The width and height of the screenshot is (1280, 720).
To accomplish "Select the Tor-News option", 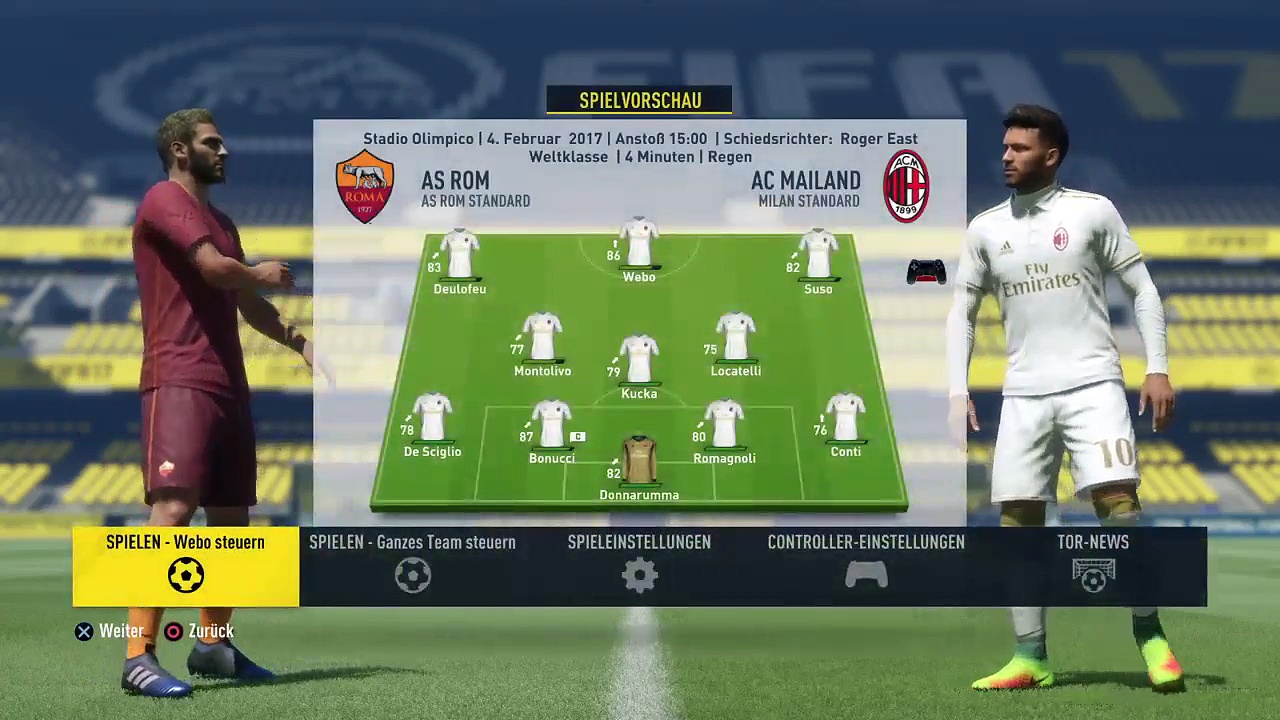I will (1093, 566).
